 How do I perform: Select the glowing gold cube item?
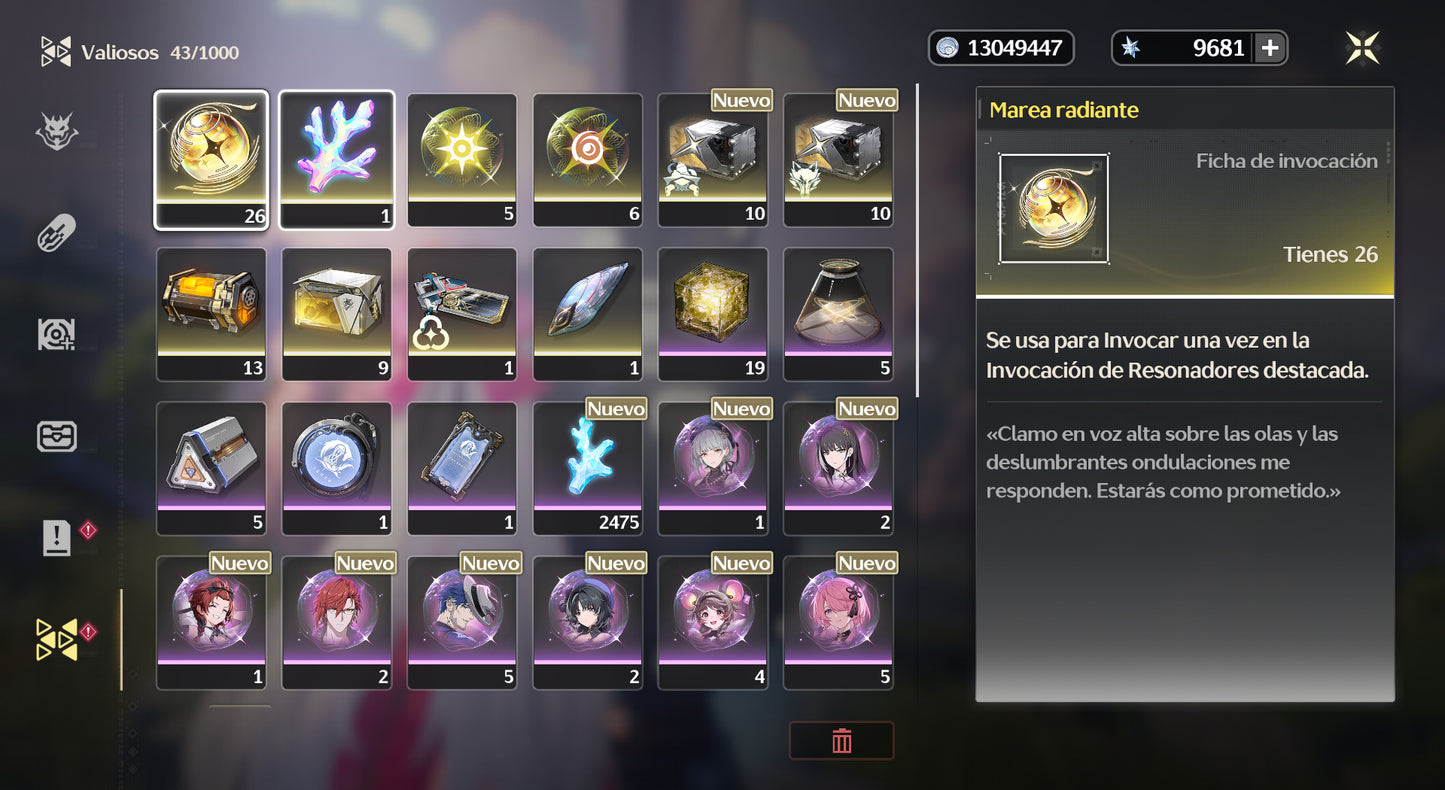pyautogui.click(x=712, y=313)
